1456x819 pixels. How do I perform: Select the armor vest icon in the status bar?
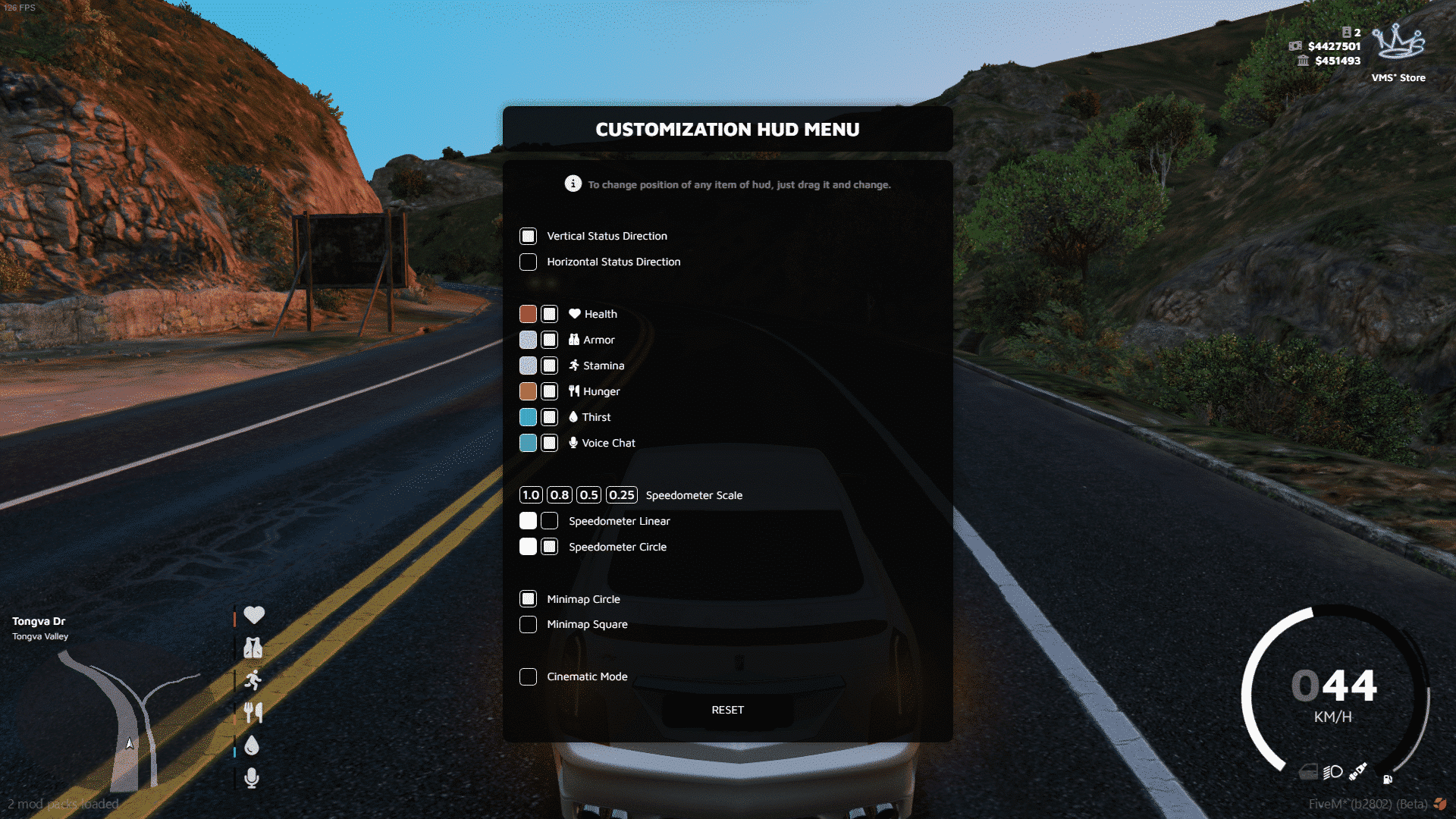pos(254,648)
